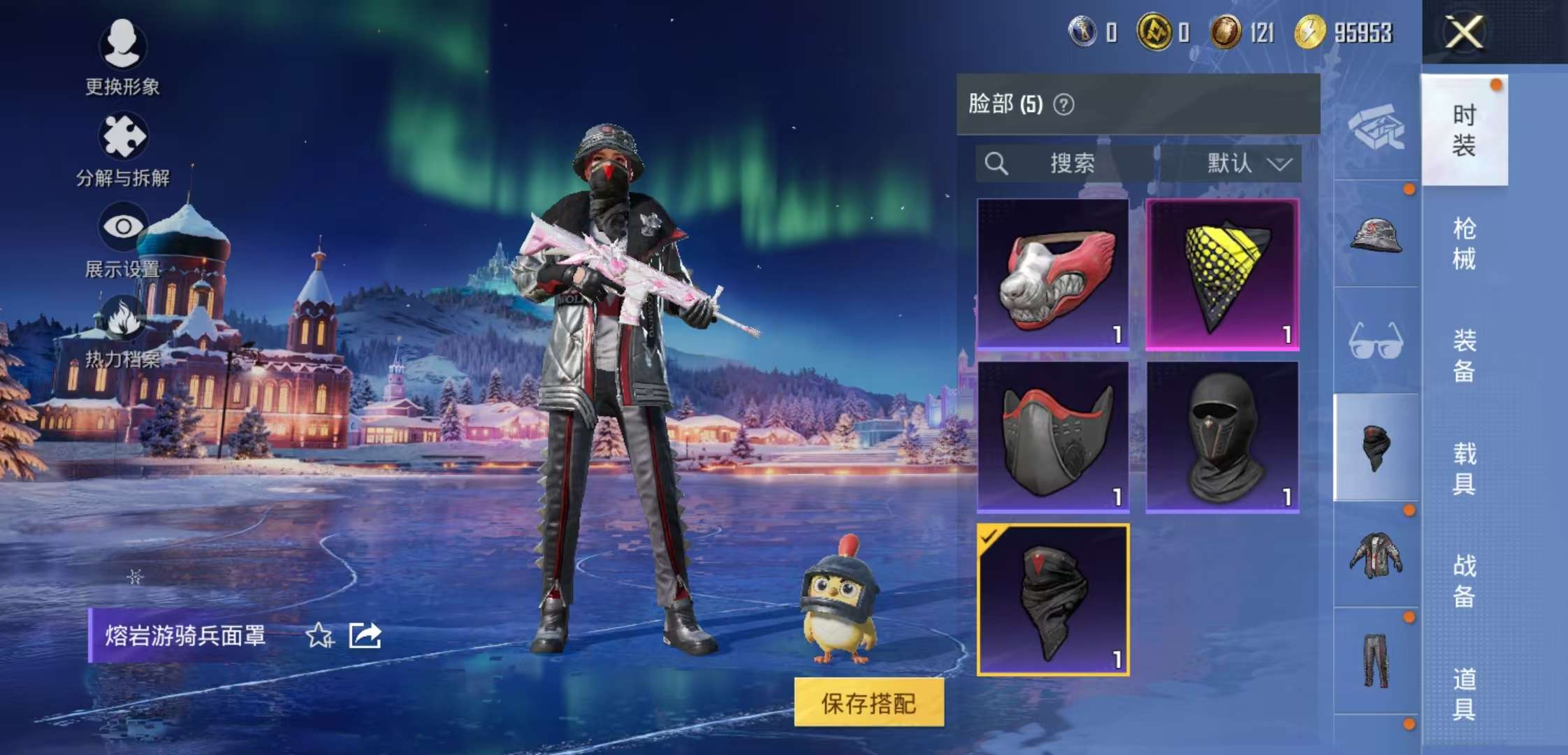Select the white wolf mask item
Viewport: 1568px width, 755px height.
pos(1053,273)
